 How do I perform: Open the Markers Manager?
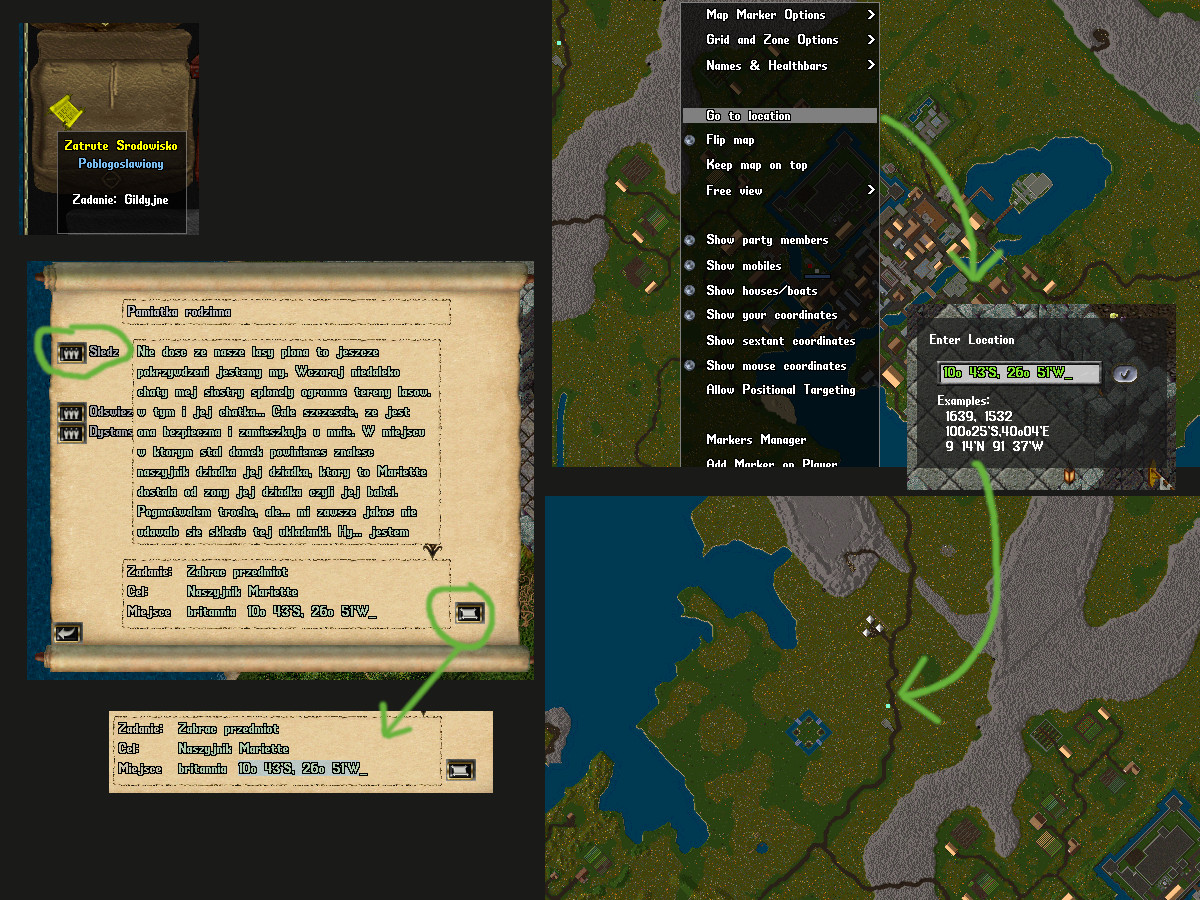(755, 440)
